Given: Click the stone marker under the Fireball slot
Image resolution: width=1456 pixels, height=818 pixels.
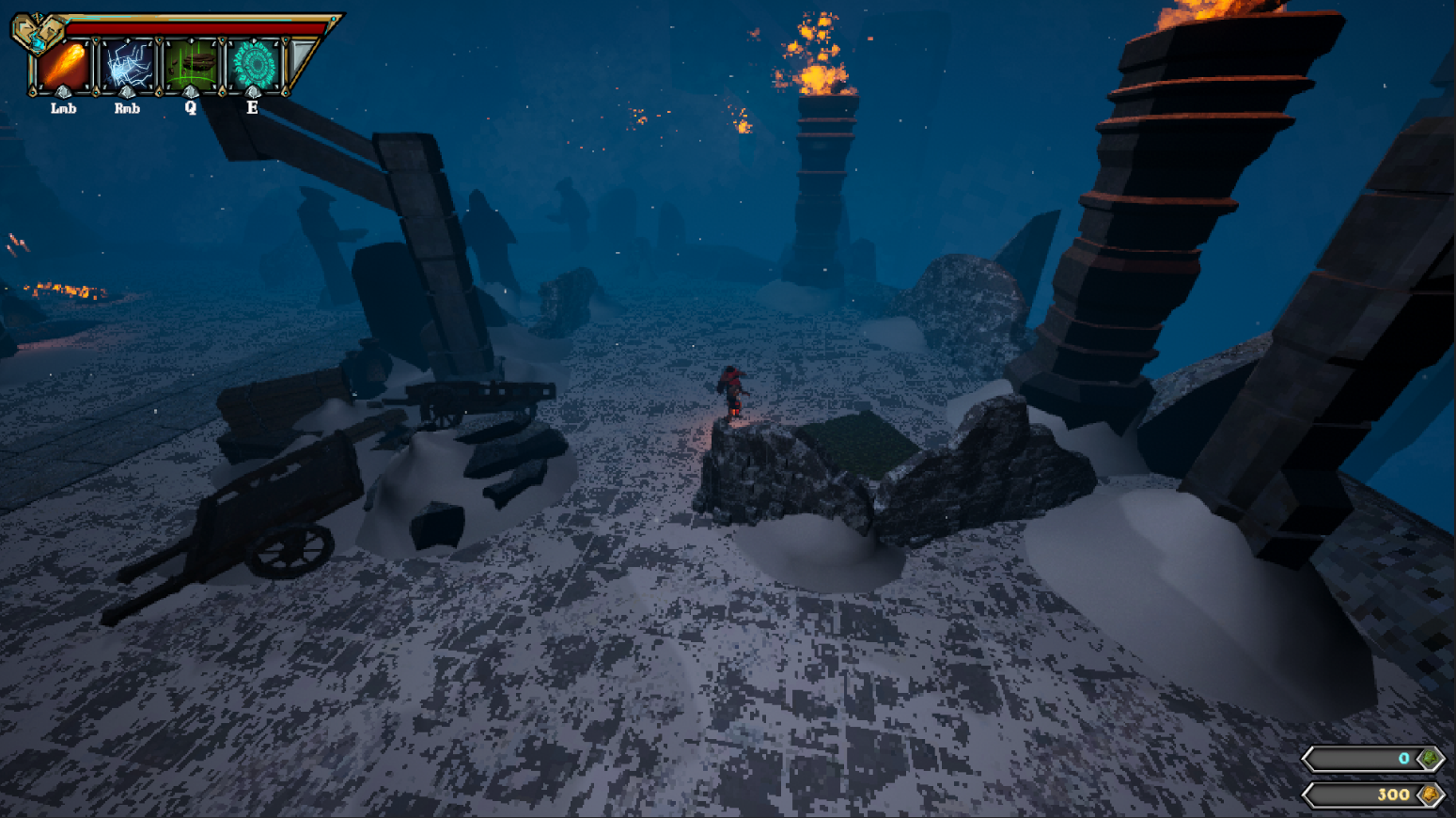Looking at the screenshot, I should click(63, 92).
